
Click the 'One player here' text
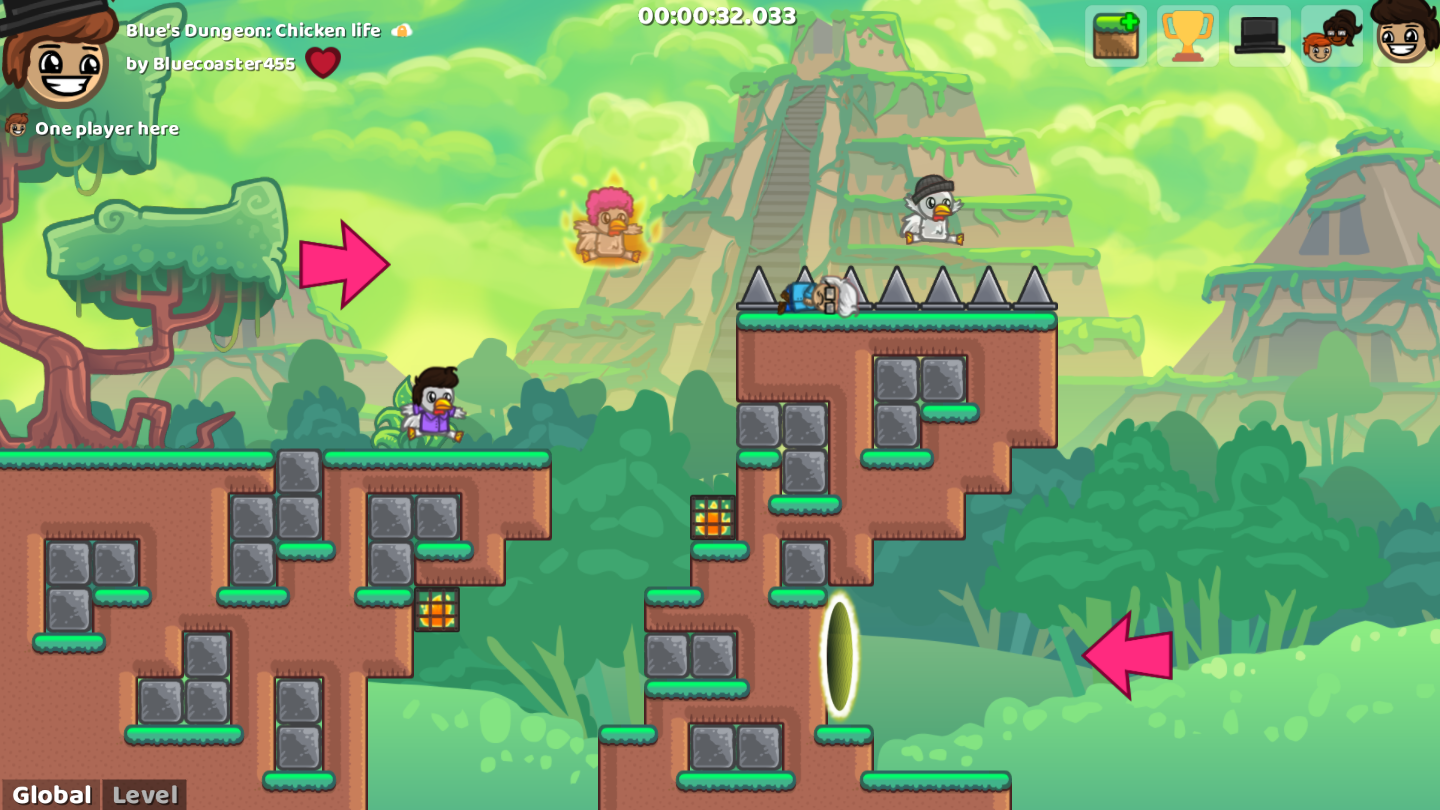[x=107, y=128]
